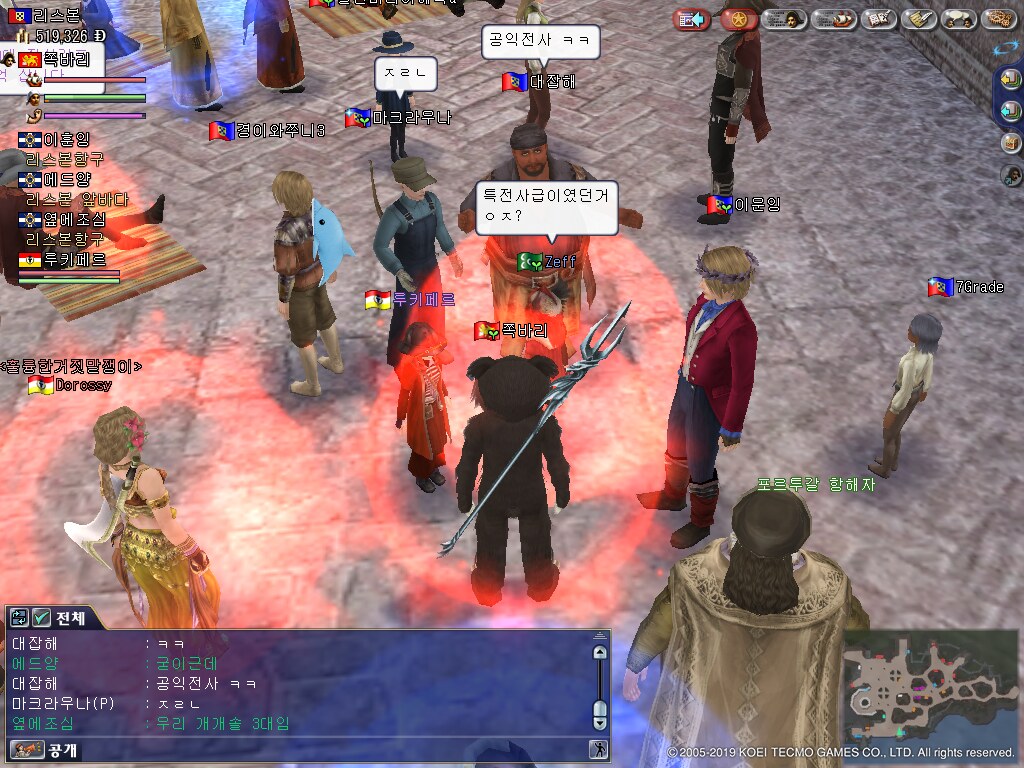1024x768 pixels.
Task: Open the book and quill menu
Action: coord(879,19)
